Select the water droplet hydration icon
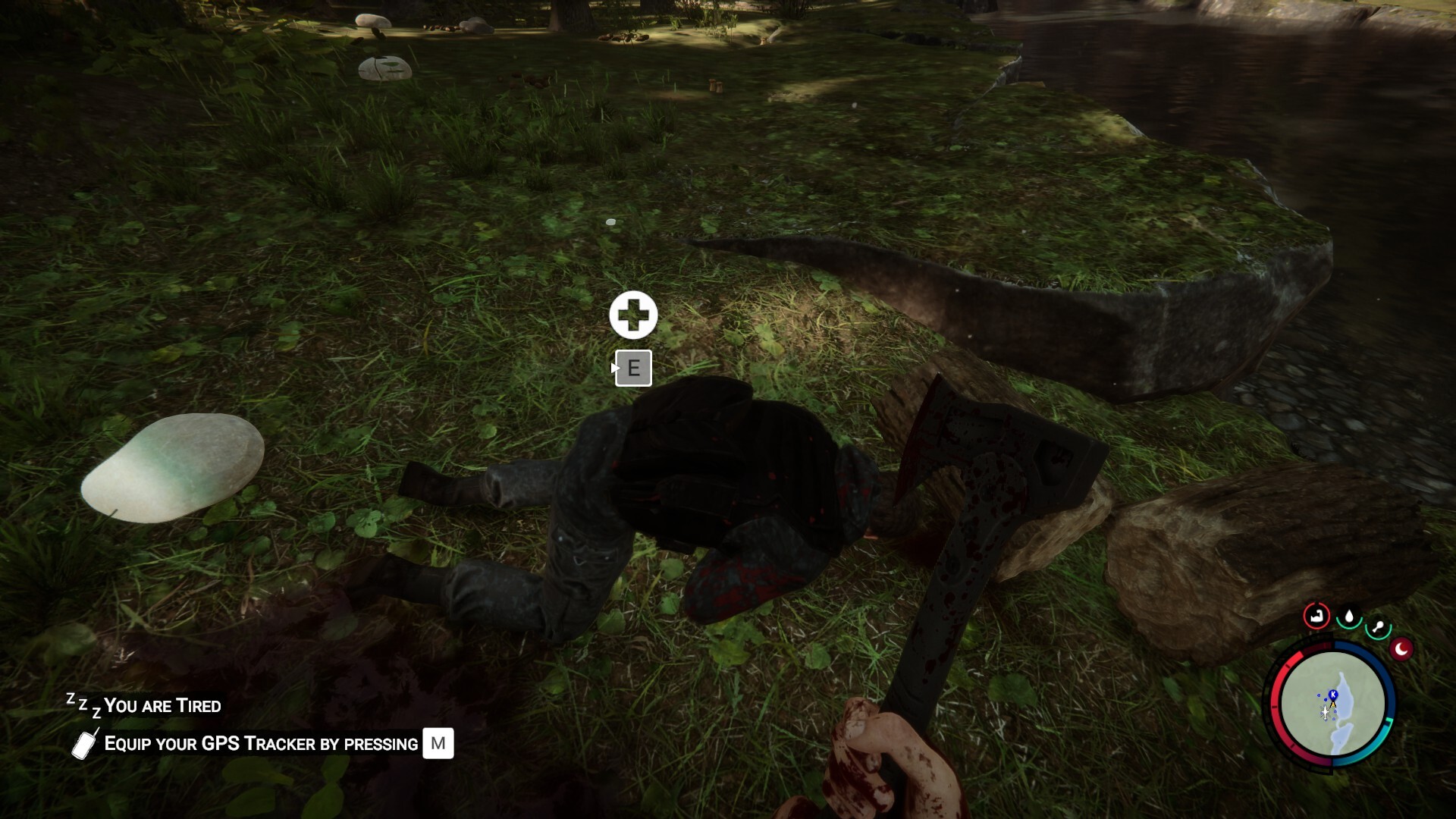This screenshot has height=819, width=1456. pyautogui.click(x=1348, y=617)
